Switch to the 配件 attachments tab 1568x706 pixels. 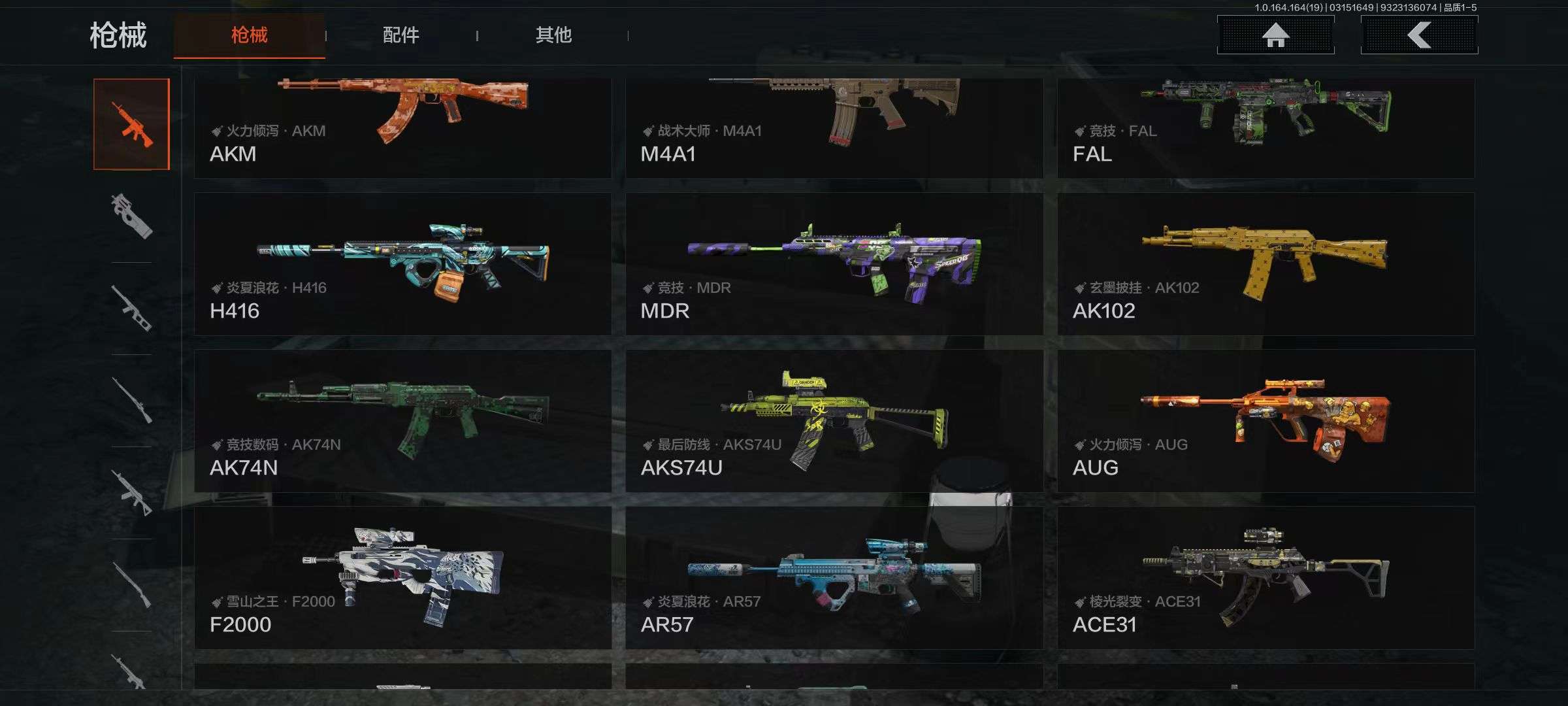(400, 35)
